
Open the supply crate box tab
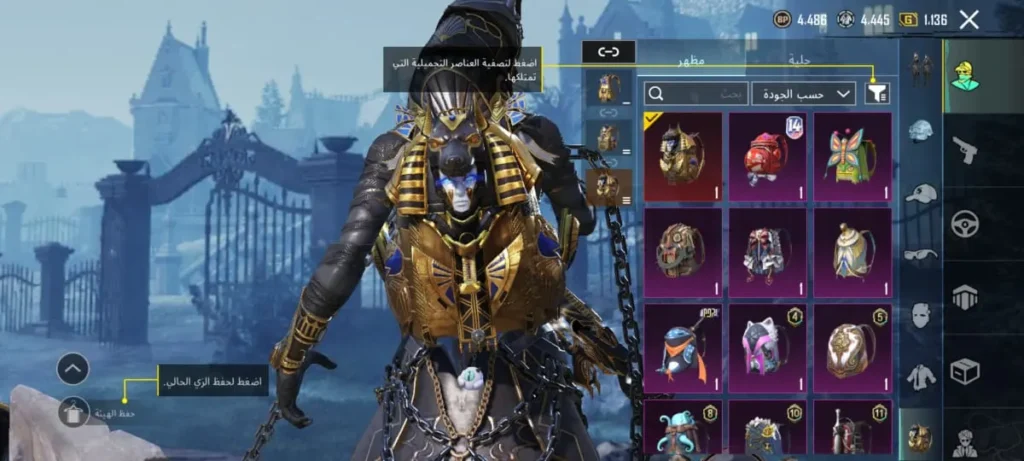pos(965,371)
